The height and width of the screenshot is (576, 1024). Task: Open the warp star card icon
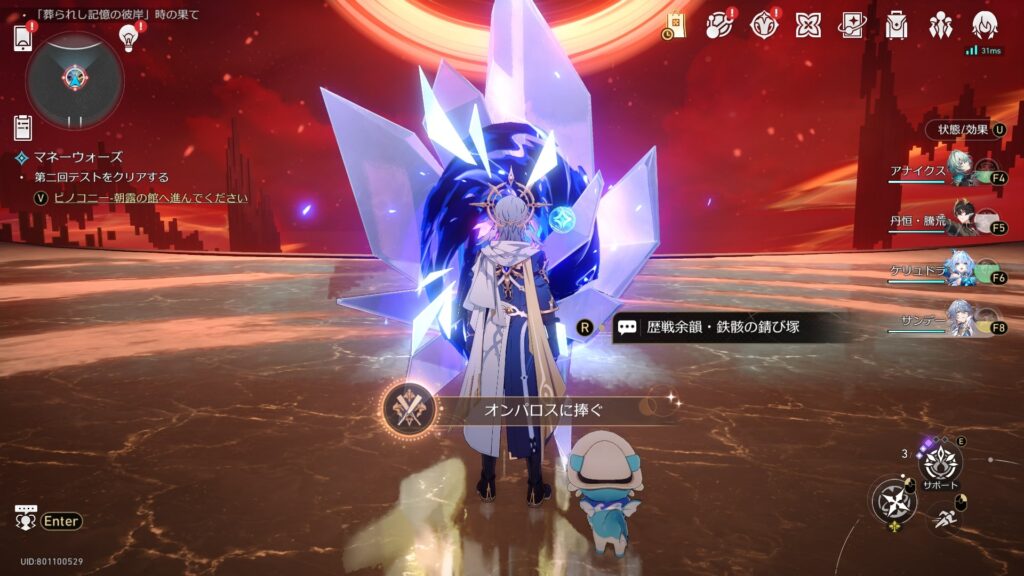coord(851,25)
